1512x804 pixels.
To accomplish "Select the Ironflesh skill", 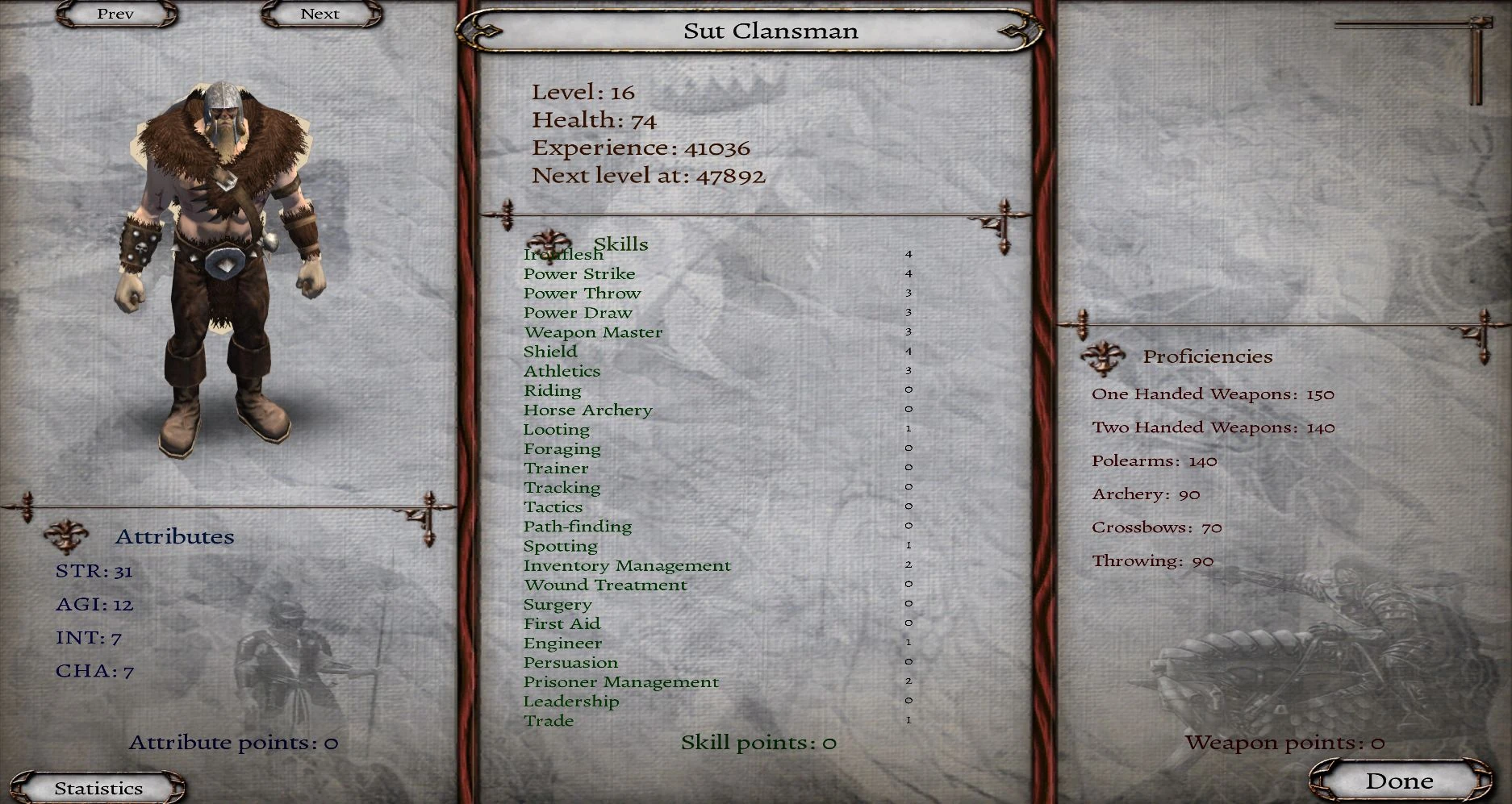I will 562,254.
